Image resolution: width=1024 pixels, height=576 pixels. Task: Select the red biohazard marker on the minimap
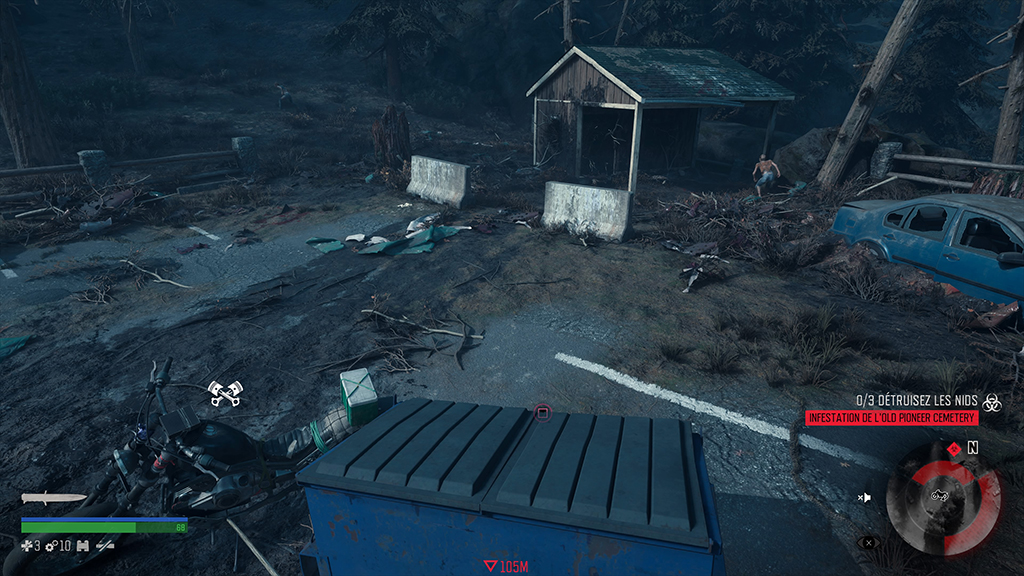953,448
